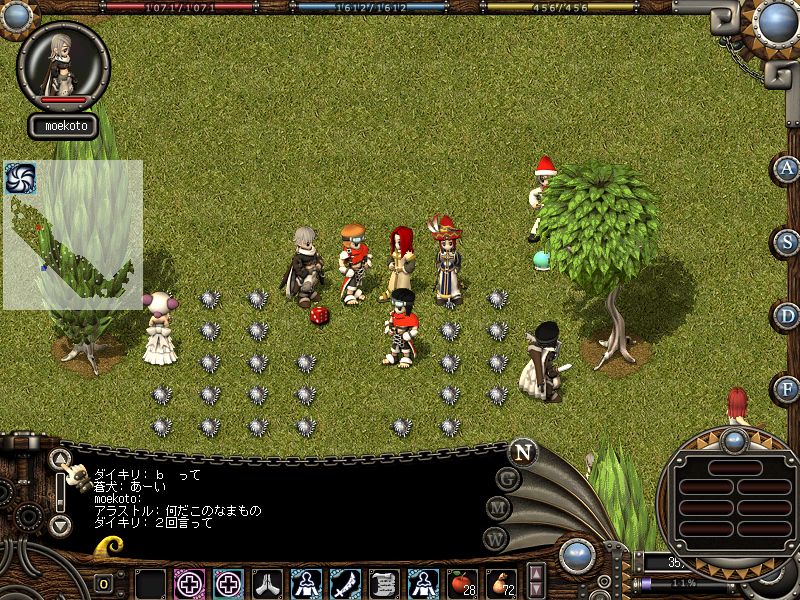Select the A button on the side bar

[788, 169]
